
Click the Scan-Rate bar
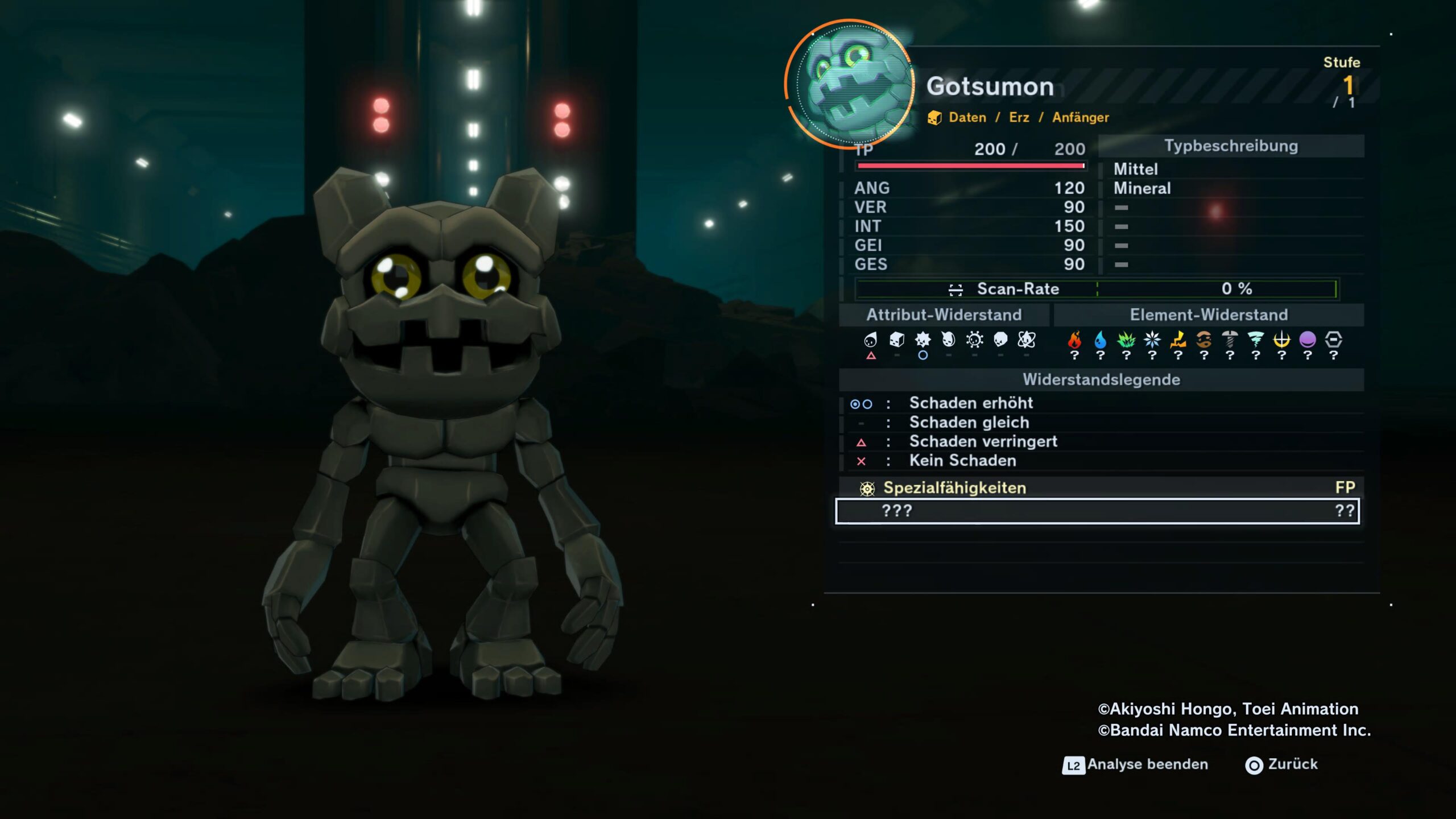(x=1097, y=289)
